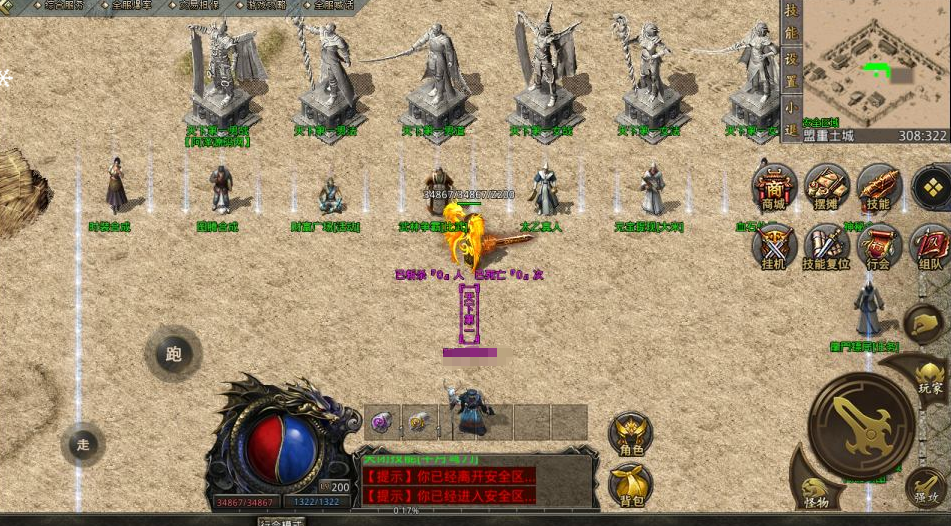
Task: Open the 背包 backpack
Action: pos(631,486)
